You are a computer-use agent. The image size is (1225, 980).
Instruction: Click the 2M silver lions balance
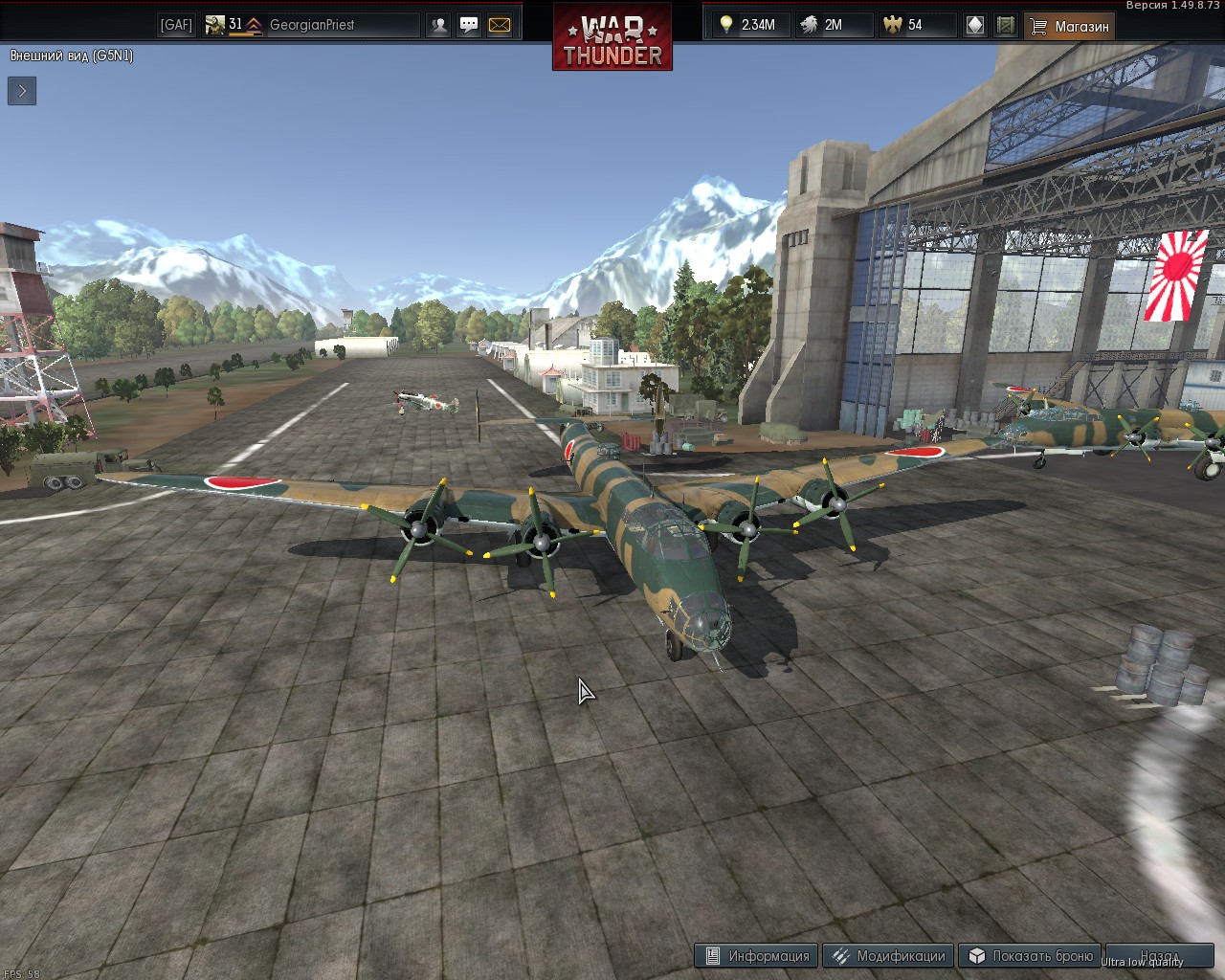[x=823, y=25]
